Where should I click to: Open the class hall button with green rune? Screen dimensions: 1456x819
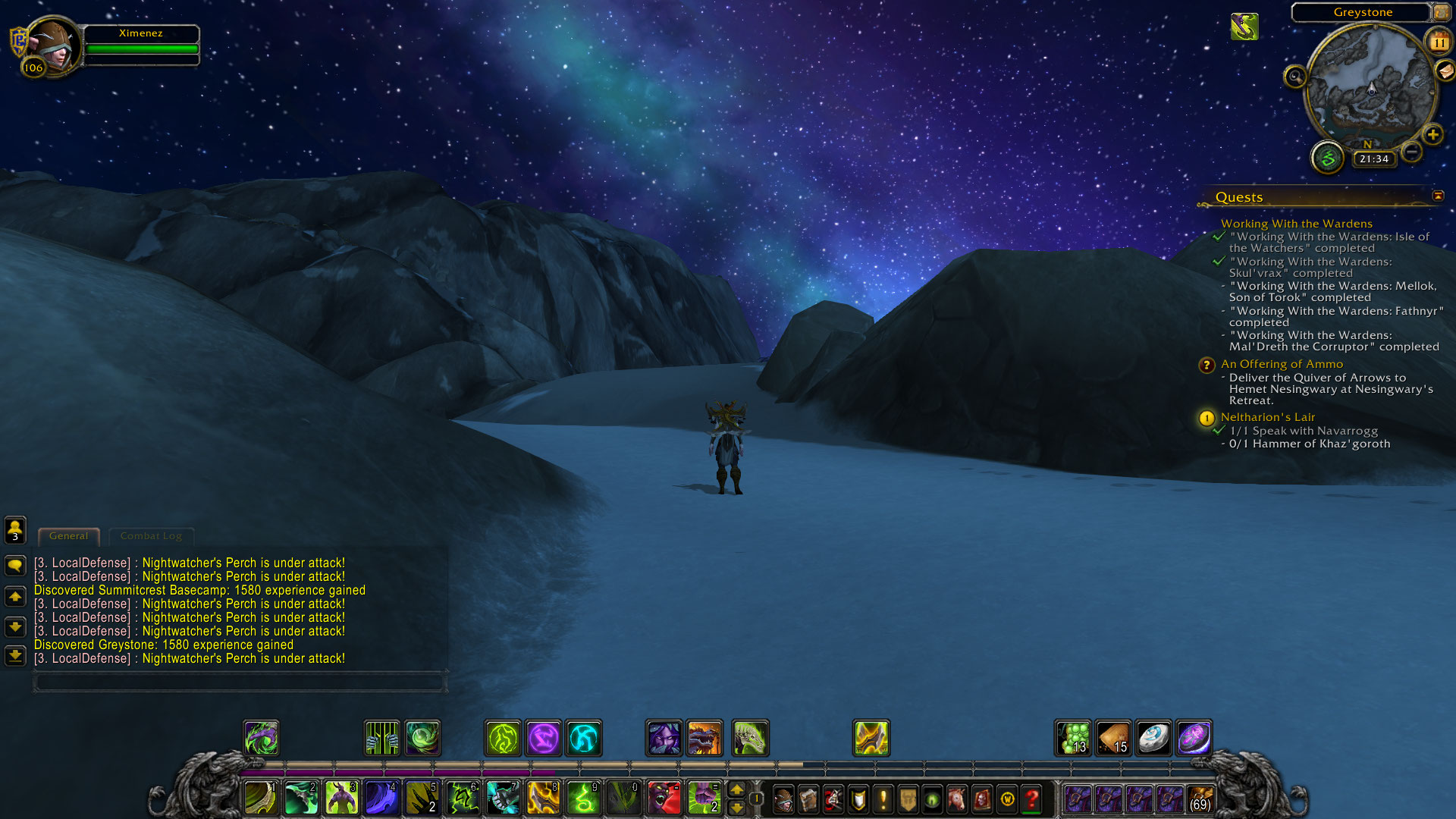coord(1327,158)
